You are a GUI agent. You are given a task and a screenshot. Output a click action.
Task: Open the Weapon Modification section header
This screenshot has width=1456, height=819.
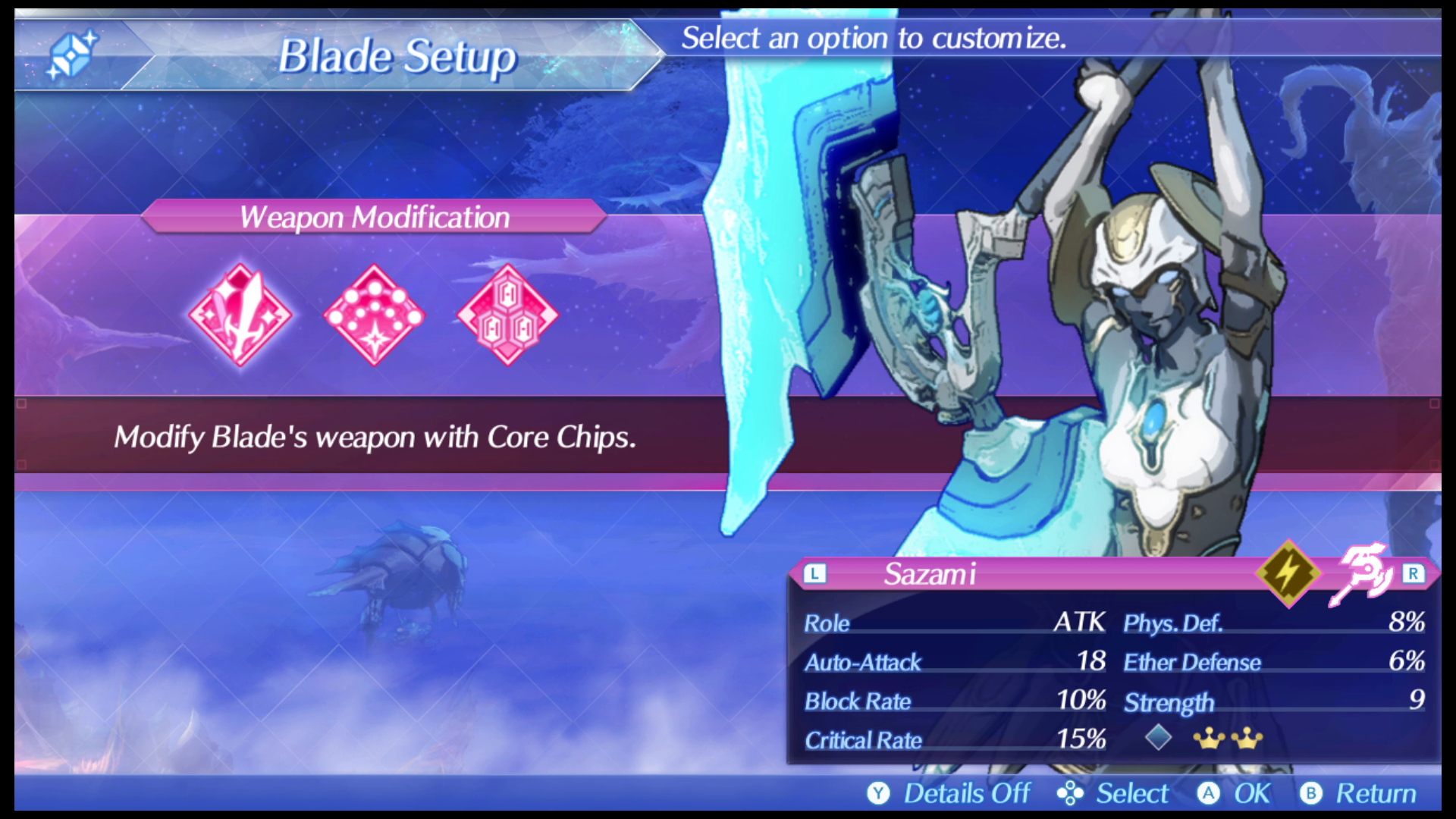(373, 218)
